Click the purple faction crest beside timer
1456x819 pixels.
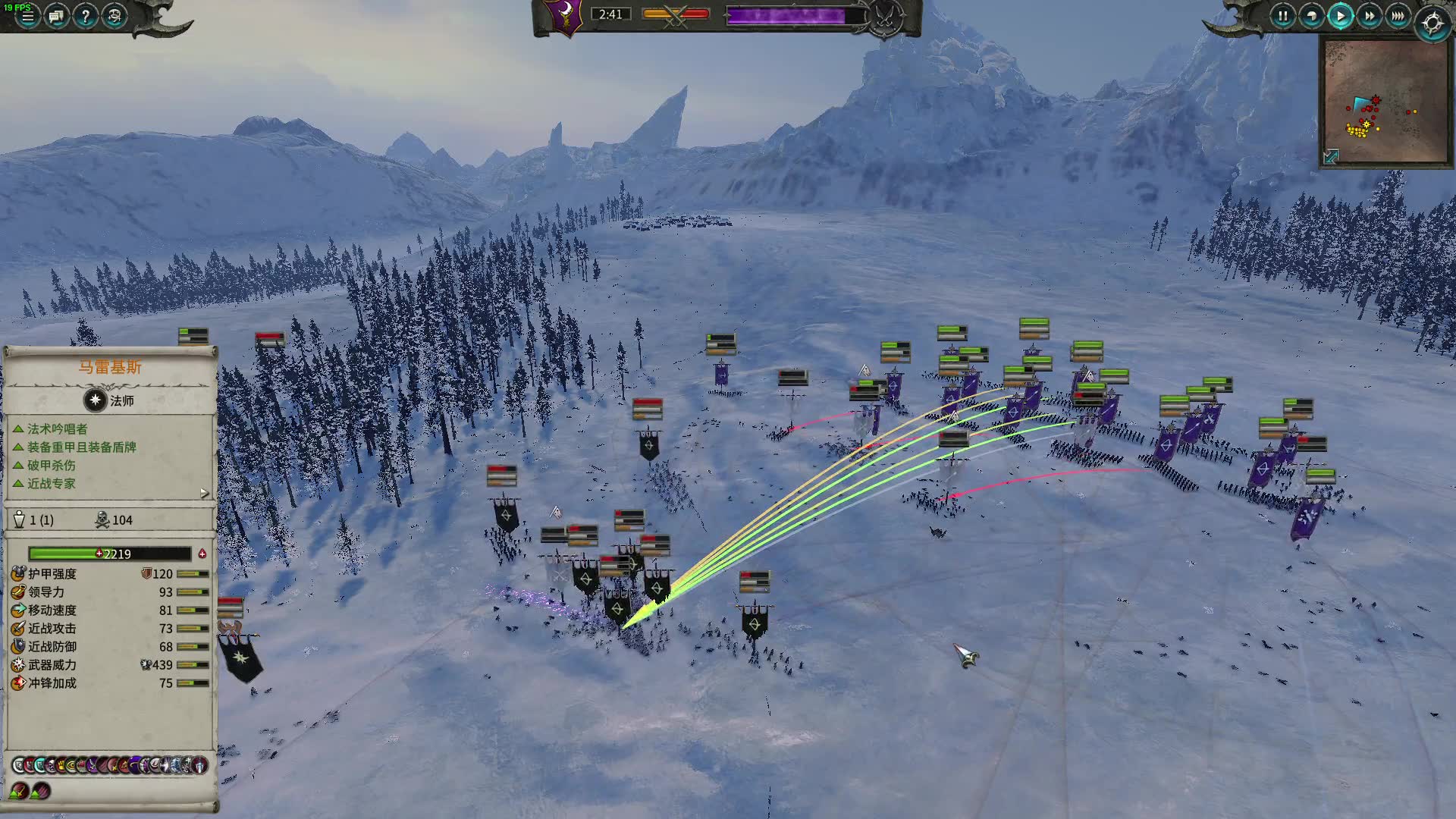(564, 16)
